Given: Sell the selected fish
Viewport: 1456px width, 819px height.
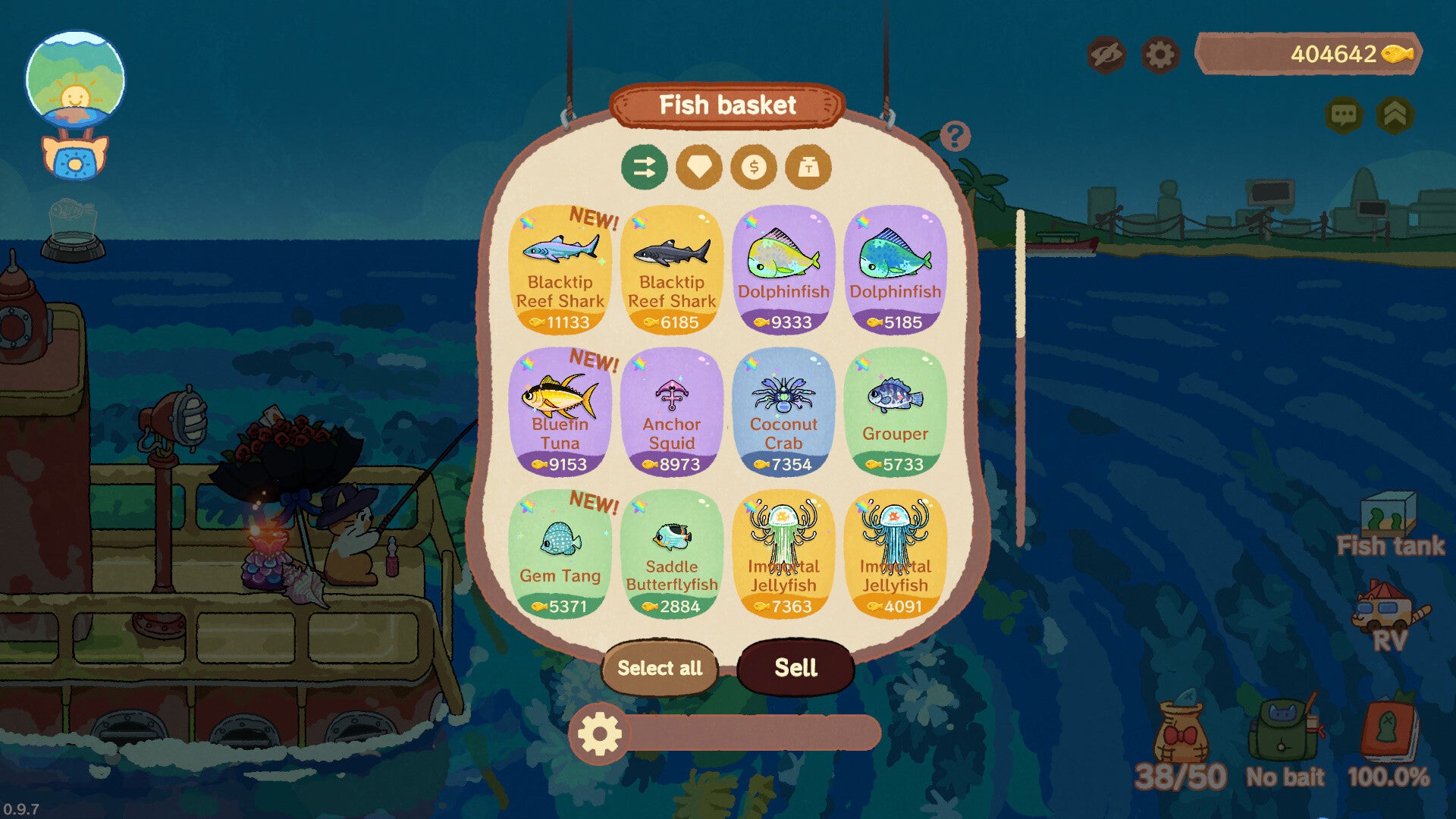Looking at the screenshot, I should 795,668.
